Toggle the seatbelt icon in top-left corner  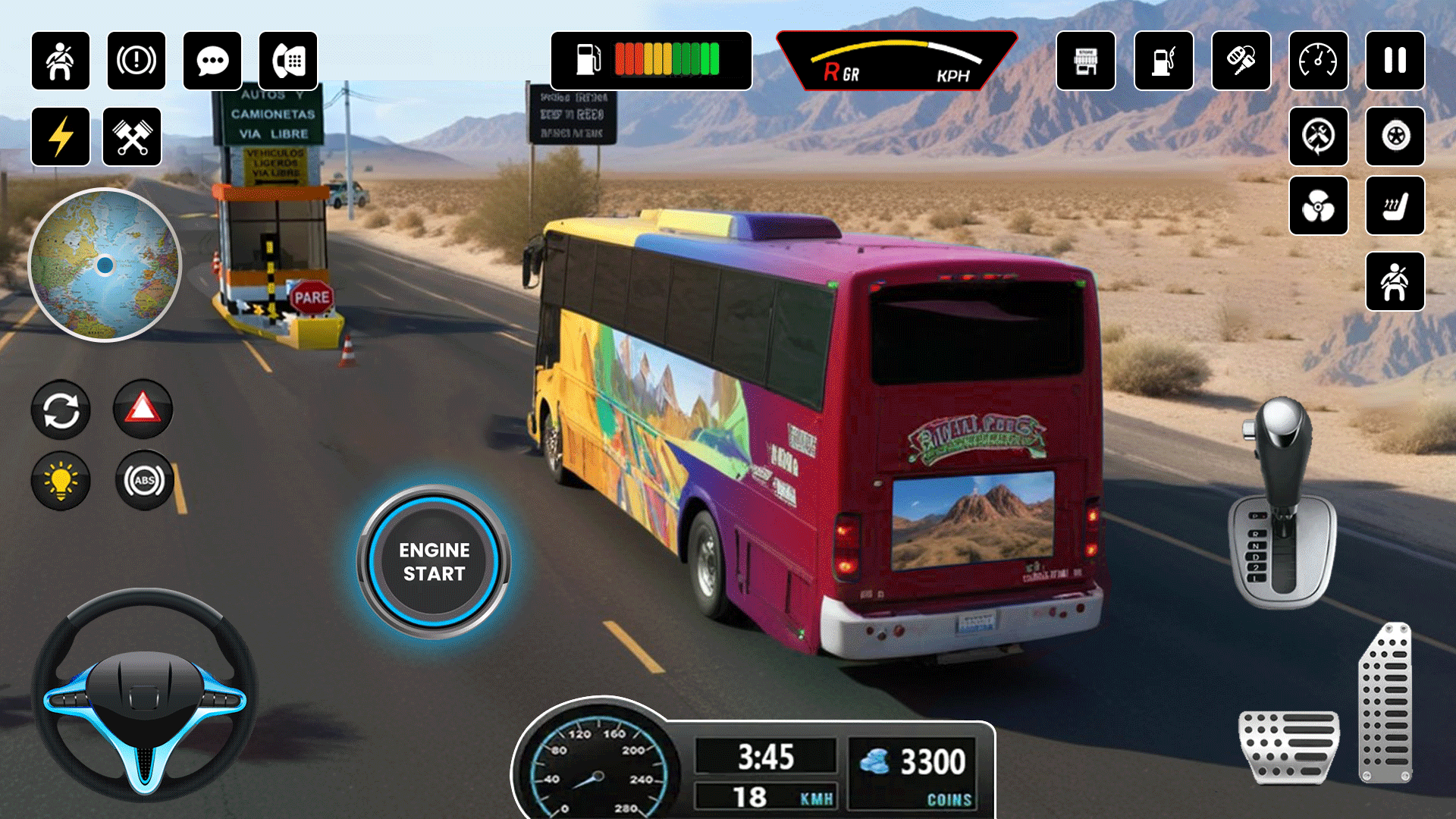(x=61, y=61)
